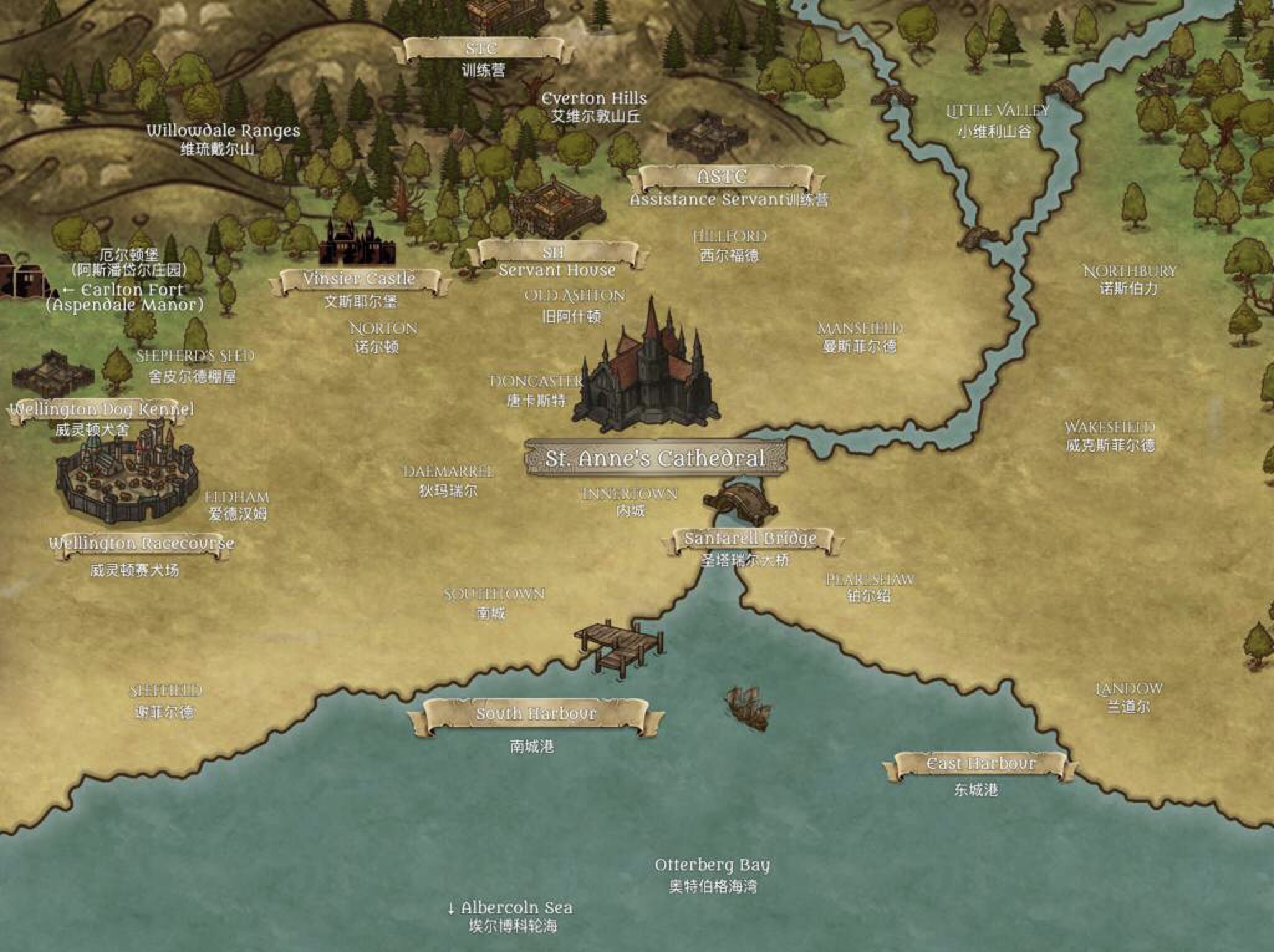1274x952 pixels.
Task: Select the Wellington Dog Kennel banner
Action: click(101, 410)
